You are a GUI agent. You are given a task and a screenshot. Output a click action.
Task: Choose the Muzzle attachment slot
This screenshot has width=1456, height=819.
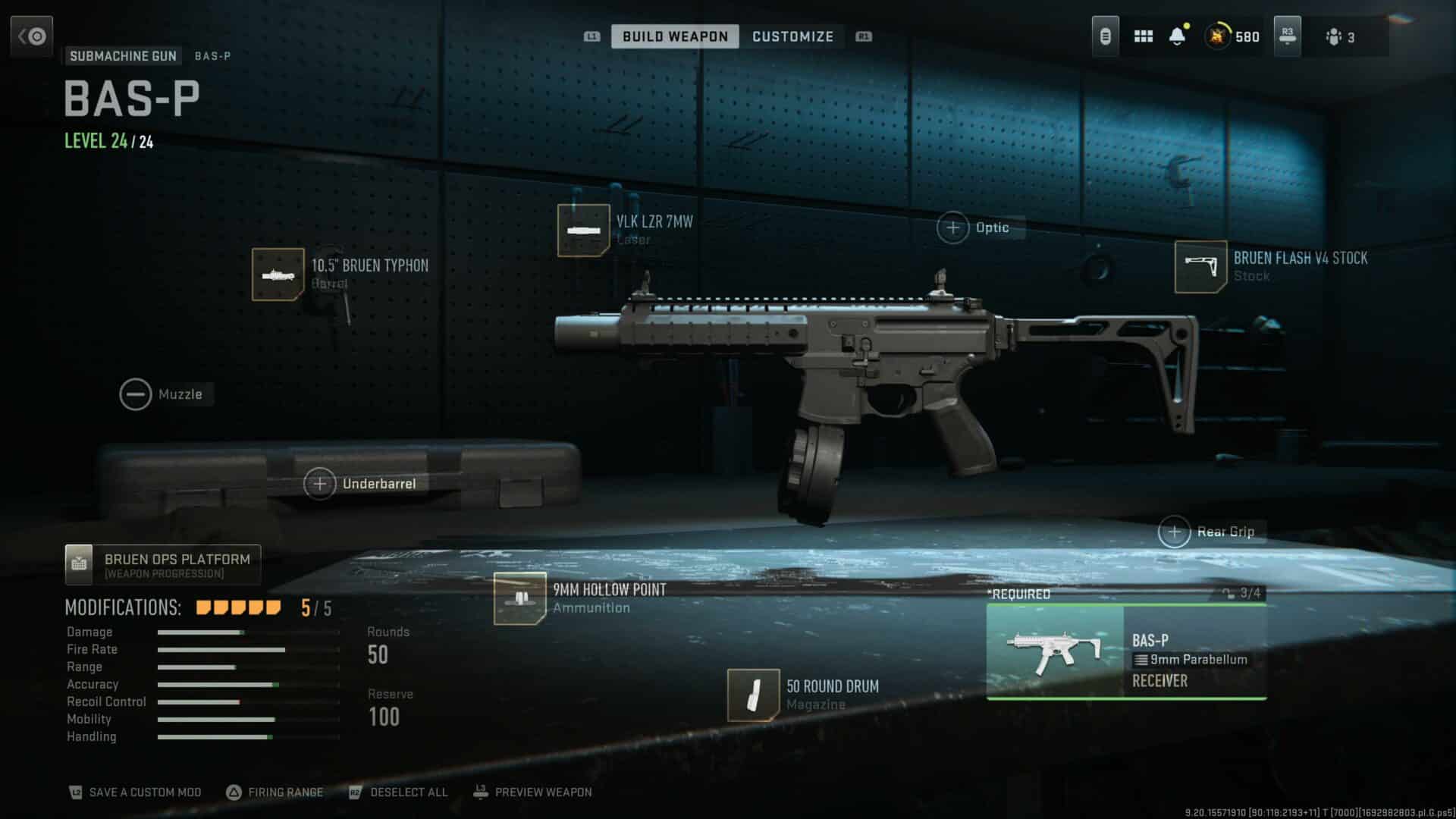136,394
